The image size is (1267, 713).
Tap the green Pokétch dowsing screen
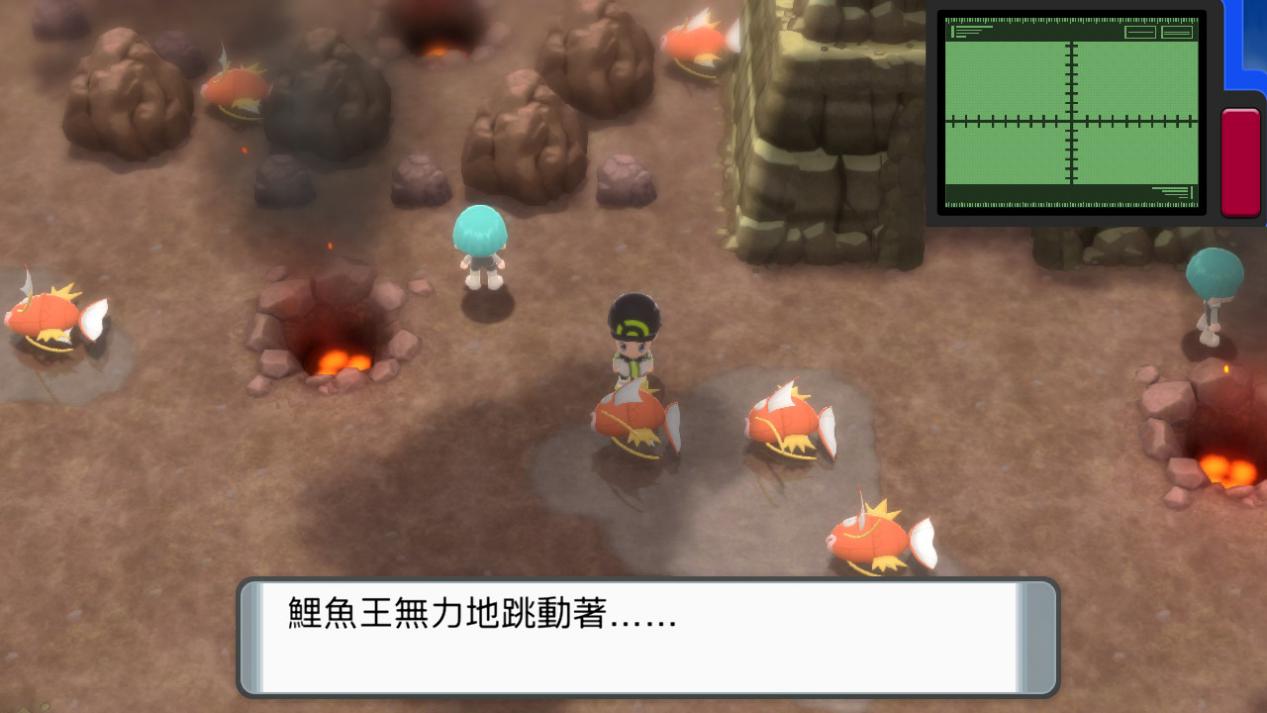click(1071, 112)
